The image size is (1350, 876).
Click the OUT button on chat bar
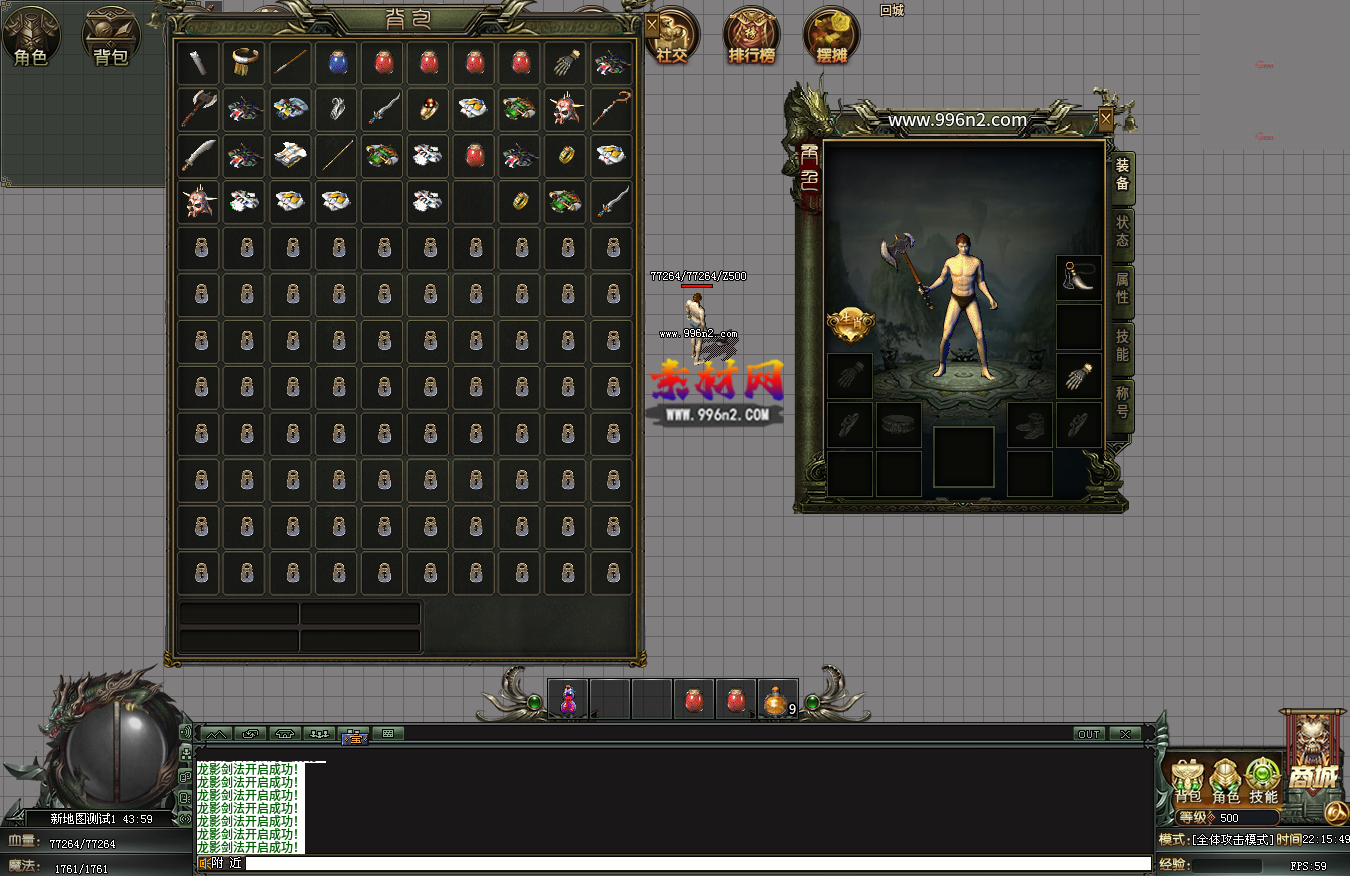[1089, 734]
